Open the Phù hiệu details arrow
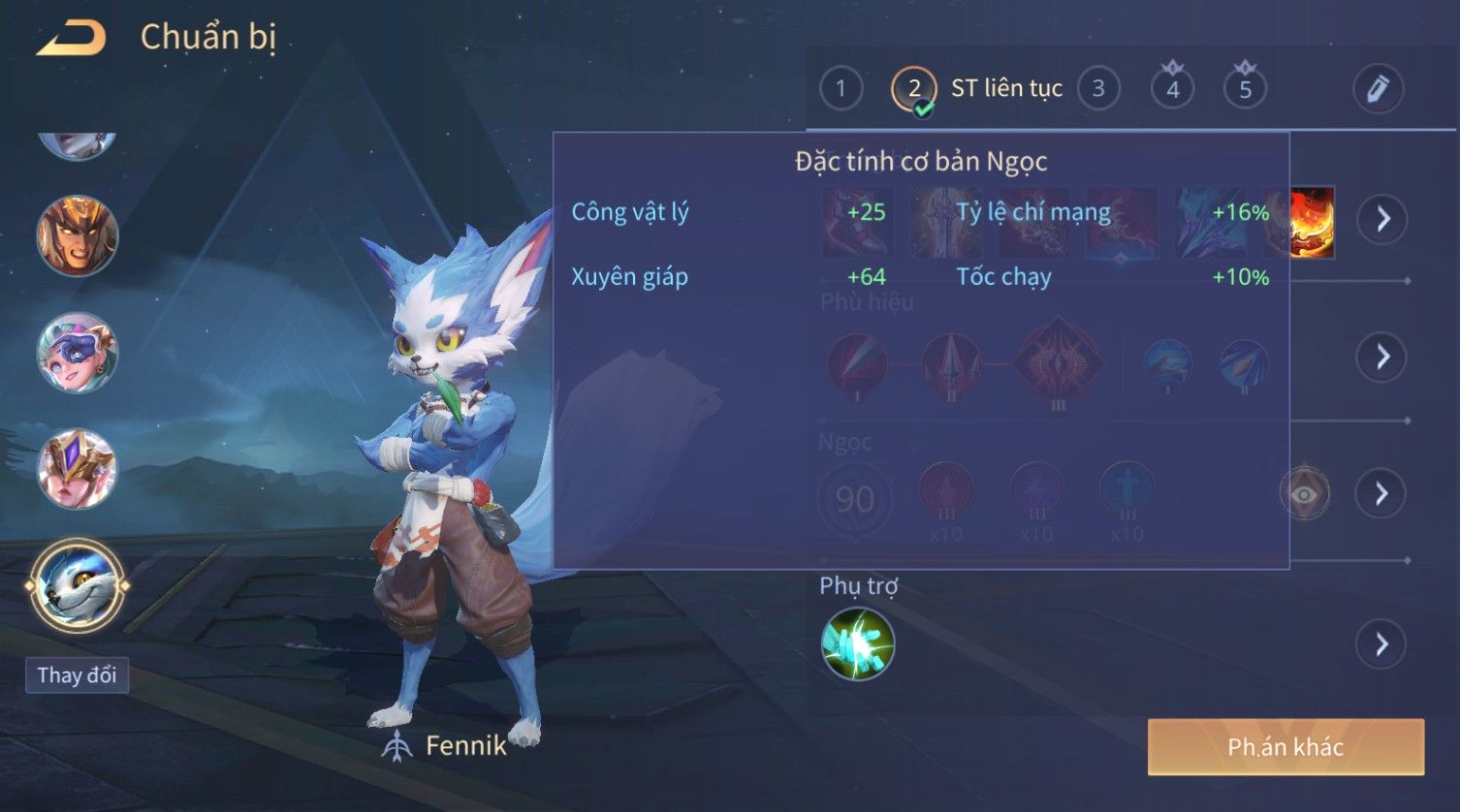The height and width of the screenshot is (812, 1460). [x=1382, y=357]
